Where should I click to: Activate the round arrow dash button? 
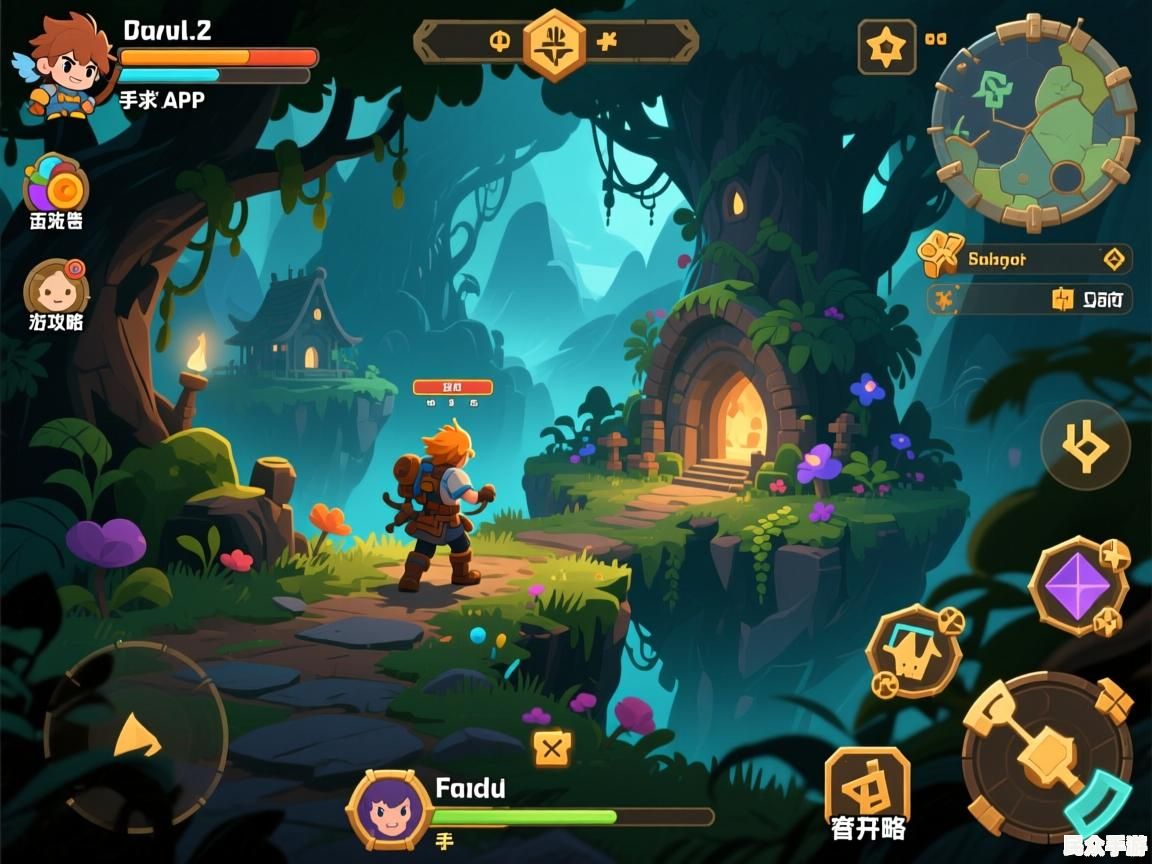click(x=1085, y=446)
